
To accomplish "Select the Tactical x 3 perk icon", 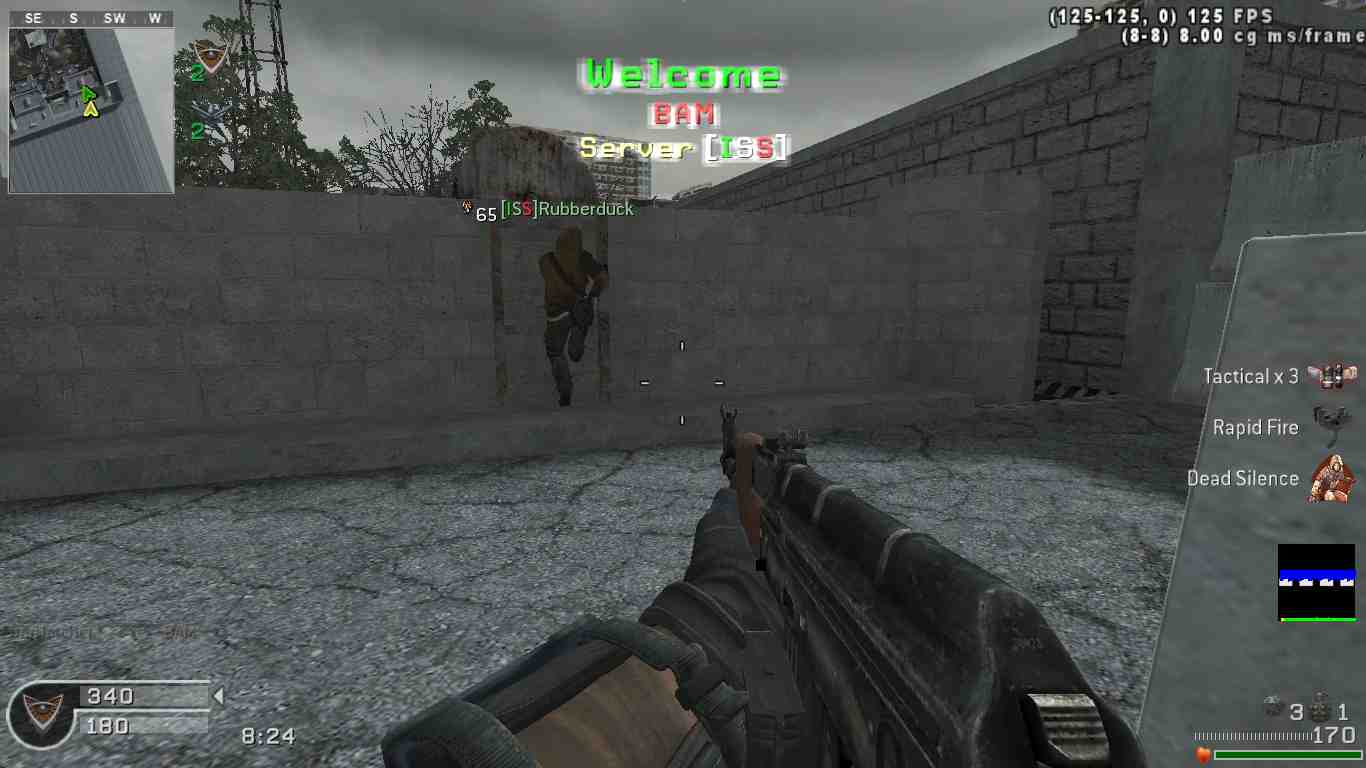I will point(1331,376).
